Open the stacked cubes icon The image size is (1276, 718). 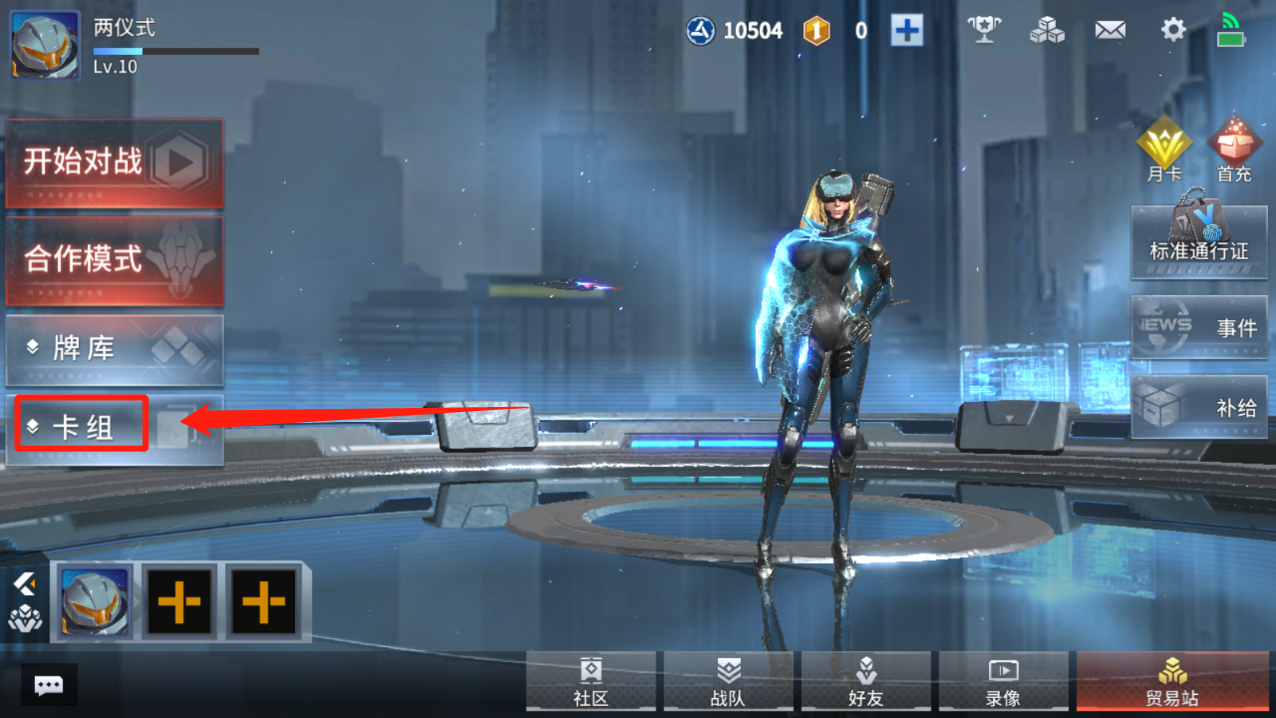coord(1047,30)
